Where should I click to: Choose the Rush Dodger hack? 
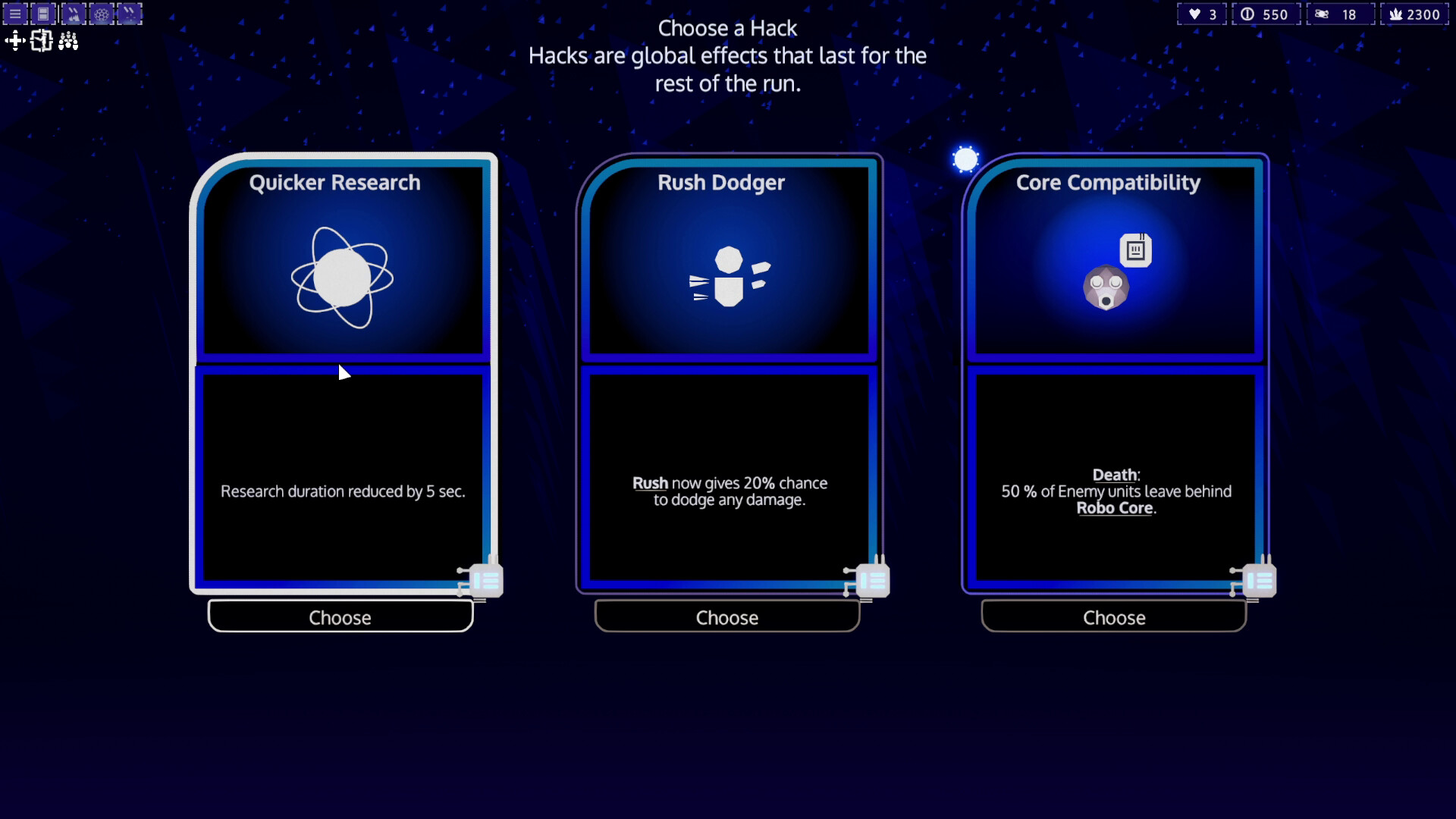click(726, 617)
